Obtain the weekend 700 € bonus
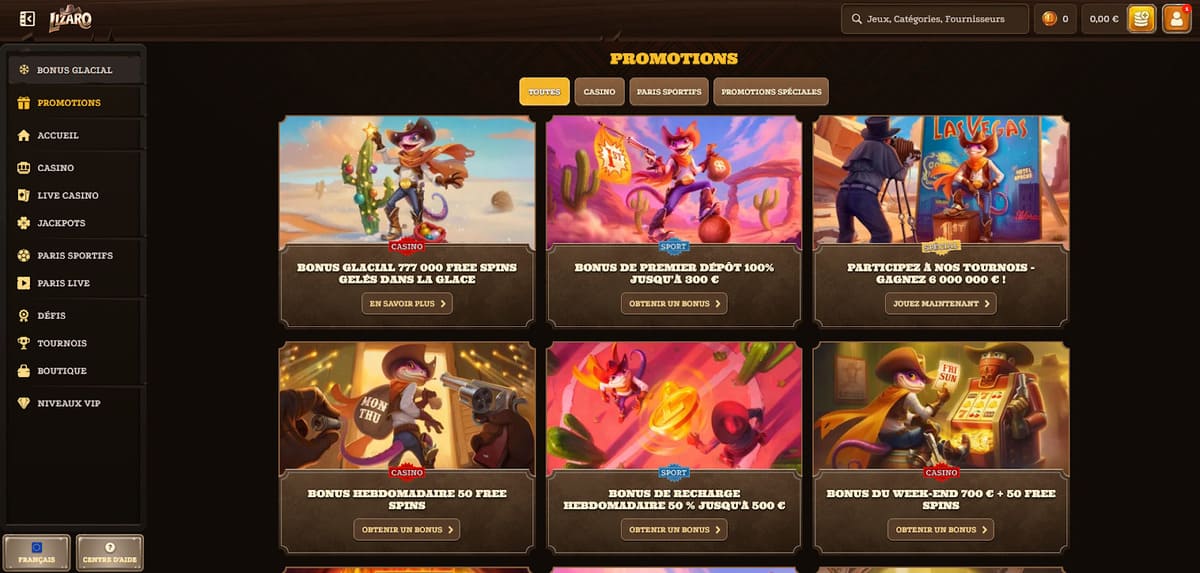Image resolution: width=1200 pixels, height=573 pixels. coord(940,529)
